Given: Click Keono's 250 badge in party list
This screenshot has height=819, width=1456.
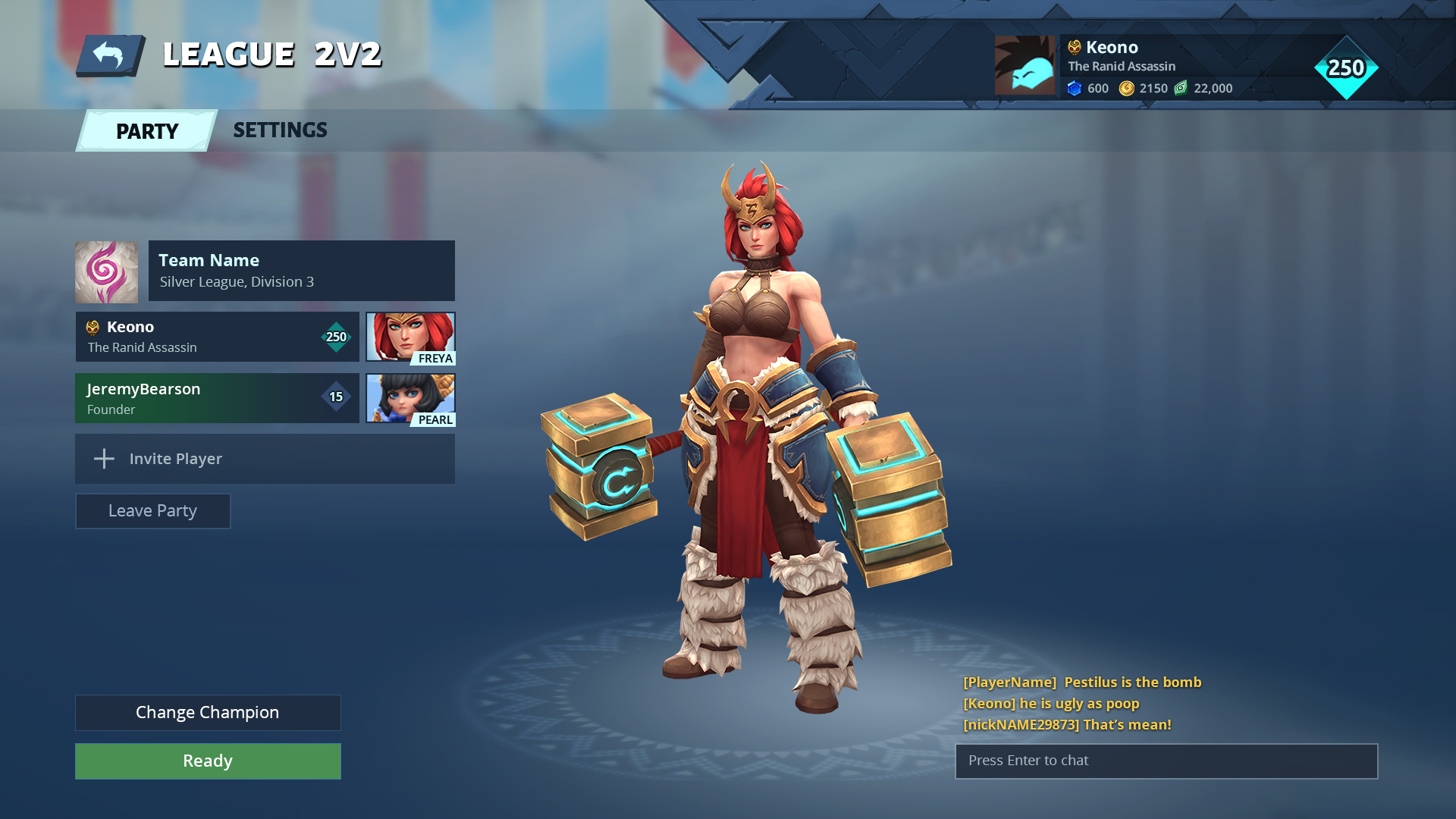Looking at the screenshot, I should click(x=336, y=336).
